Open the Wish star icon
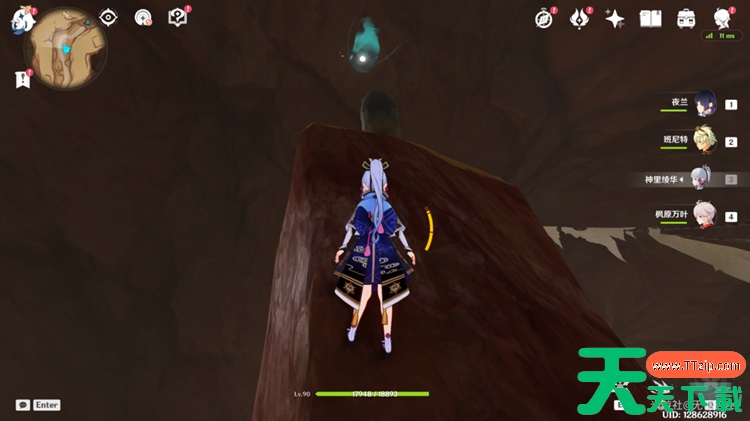 click(615, 19)
